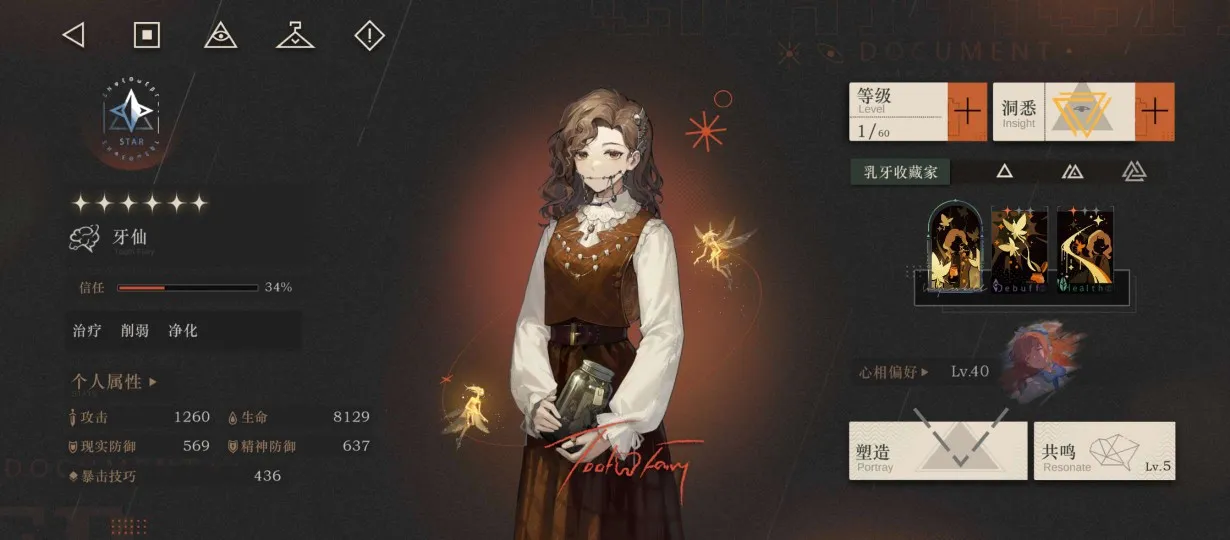The image size is (1230, 540).
Task: Tap the Star afflatus emblem
Action: tap(131, 120)
